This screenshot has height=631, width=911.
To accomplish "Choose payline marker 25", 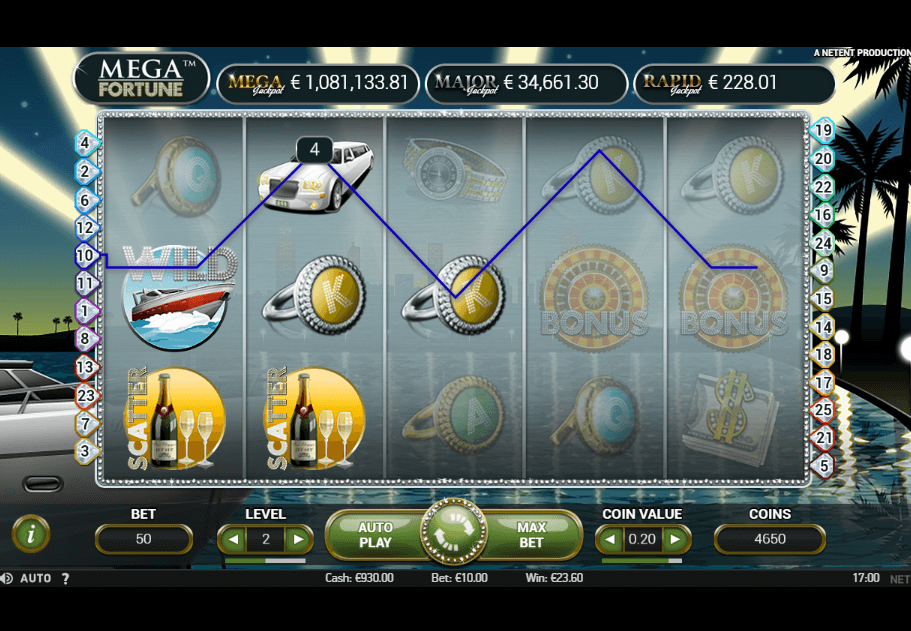I will [824, 409].
